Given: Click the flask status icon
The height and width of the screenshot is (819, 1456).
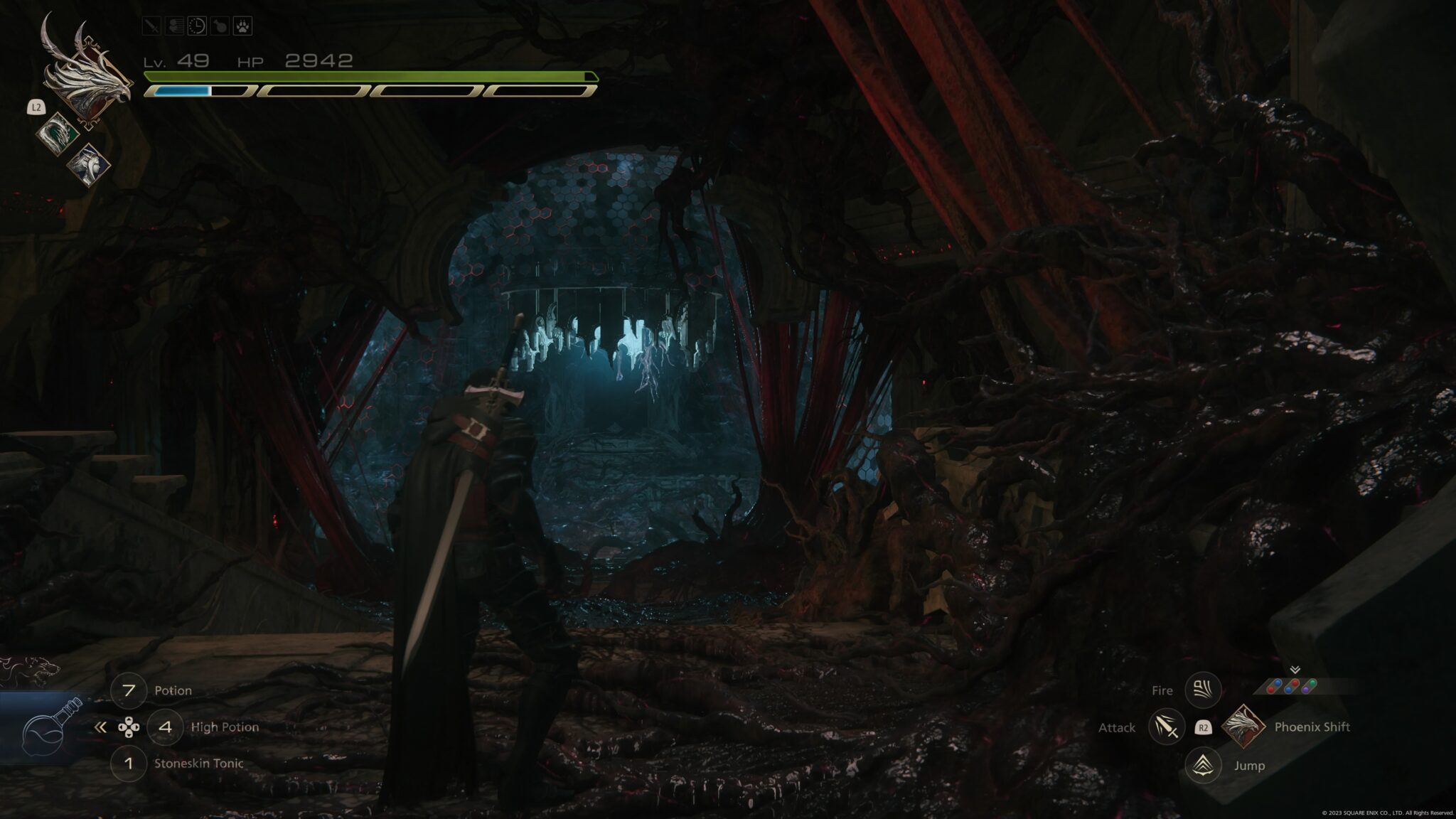Looking at the screenshot, I should 220,26.
